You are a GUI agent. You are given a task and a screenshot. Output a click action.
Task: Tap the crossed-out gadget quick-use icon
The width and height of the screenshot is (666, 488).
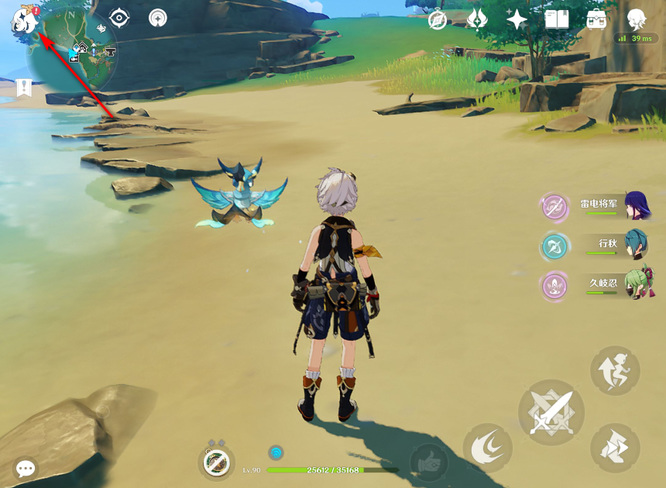[x=217, y=461]
